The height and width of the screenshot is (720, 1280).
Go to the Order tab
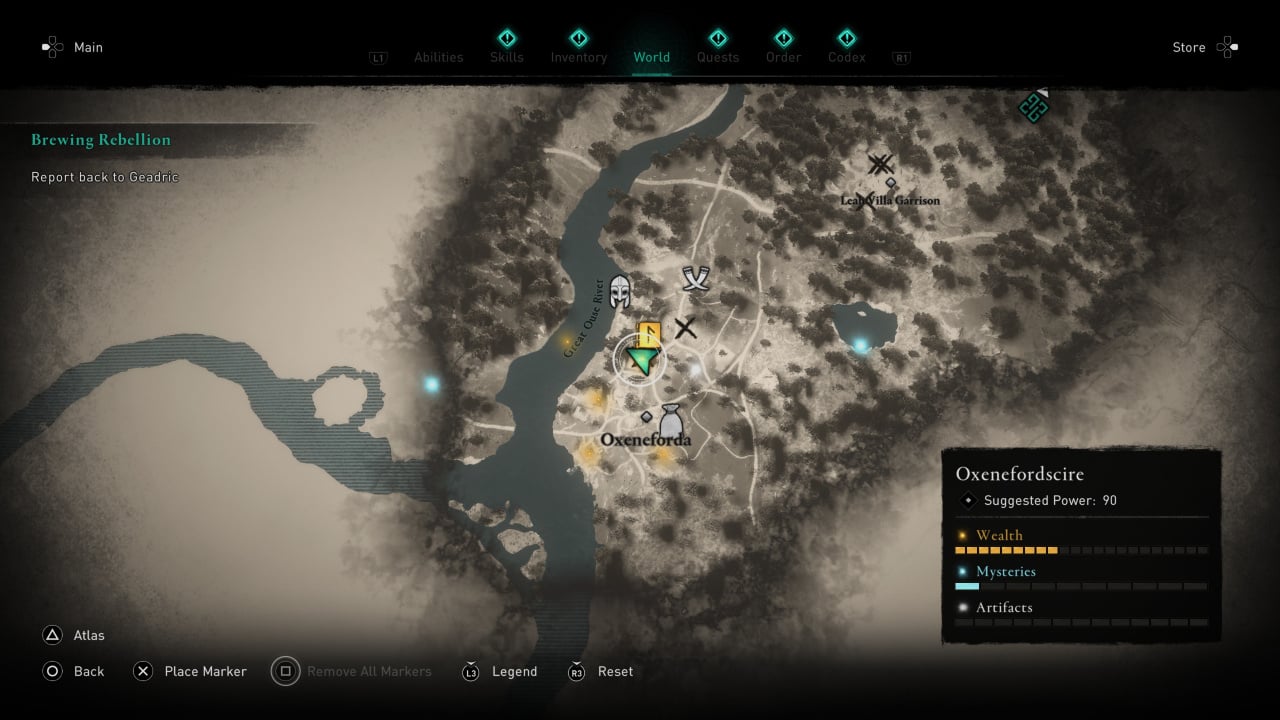[783, 57]
